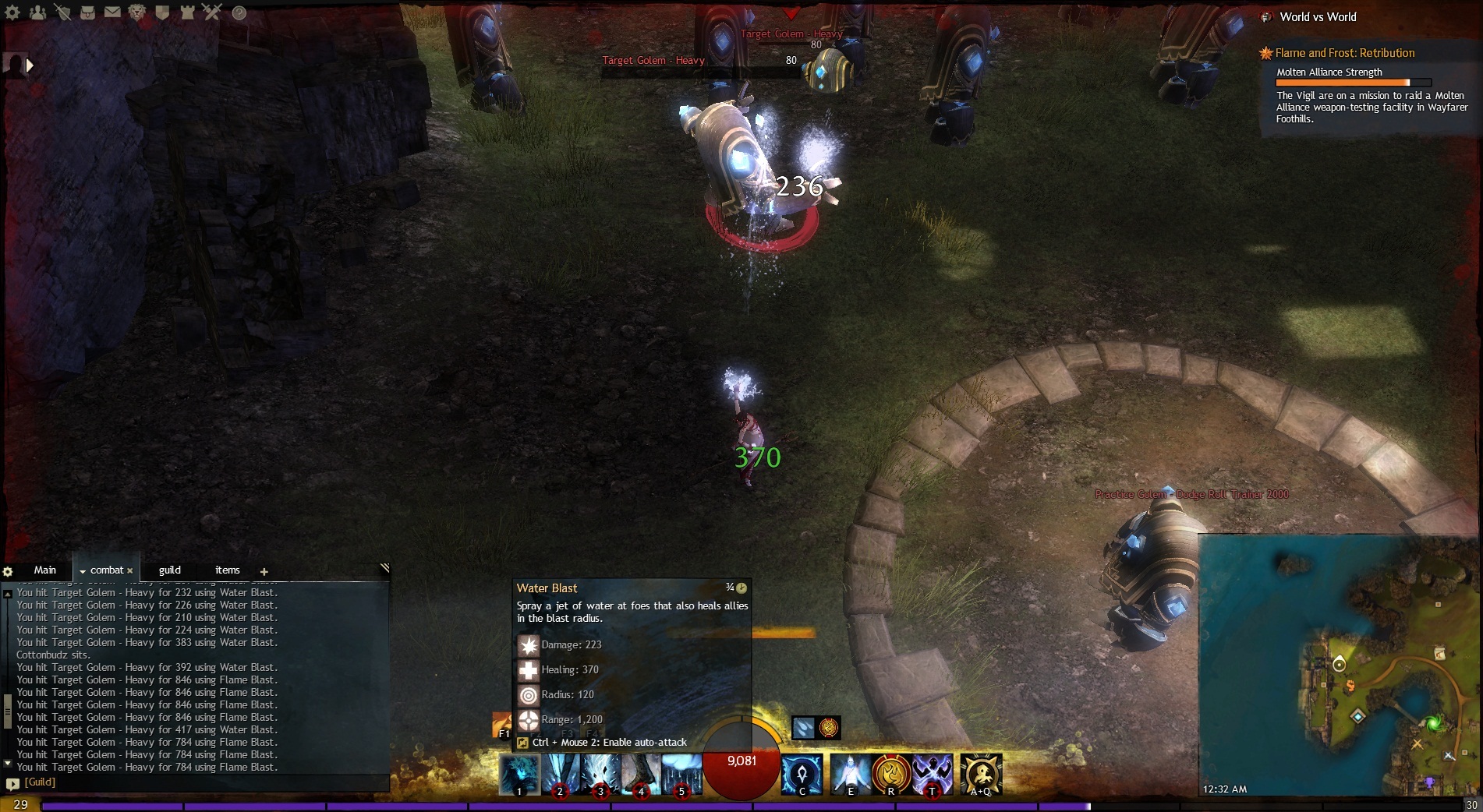Screen dimensions: 1483x812
Task: Open the crossed swords PvP icon
Action: pyautogui.click(x=212, y=12)
